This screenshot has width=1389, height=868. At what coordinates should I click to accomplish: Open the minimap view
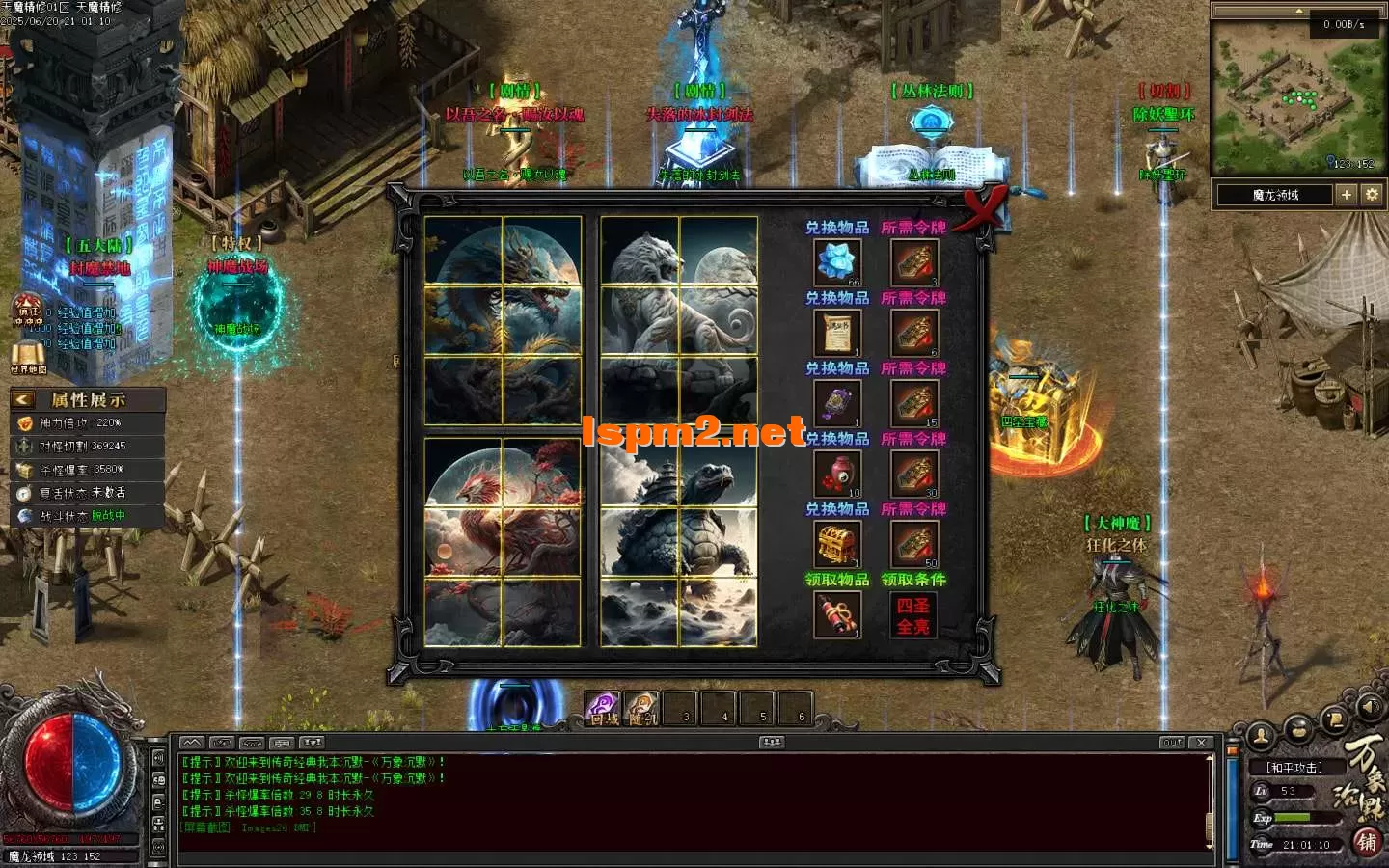coord(1295,98)
